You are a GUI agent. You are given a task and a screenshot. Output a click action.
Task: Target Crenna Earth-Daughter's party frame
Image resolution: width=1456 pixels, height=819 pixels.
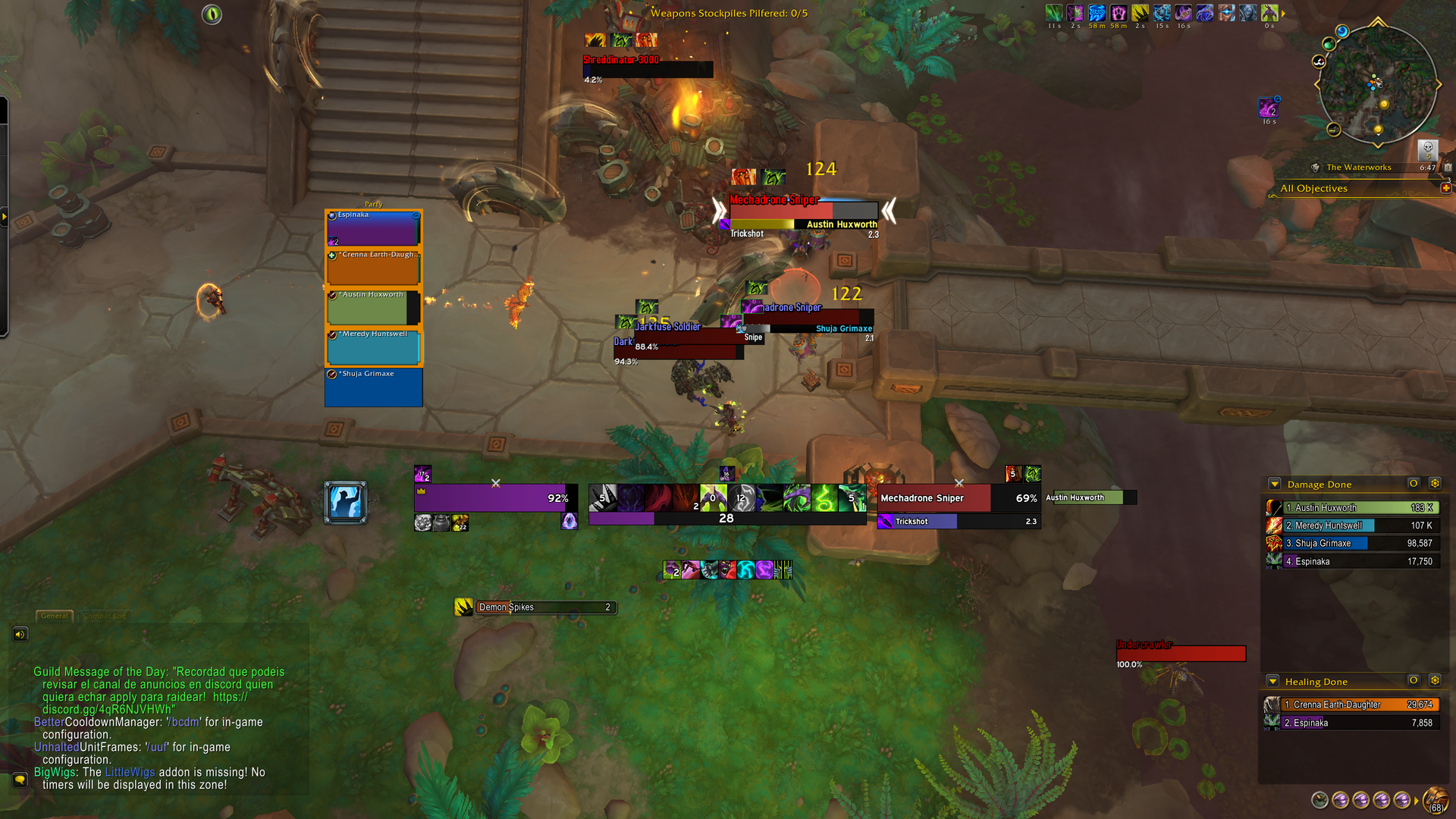373,268
